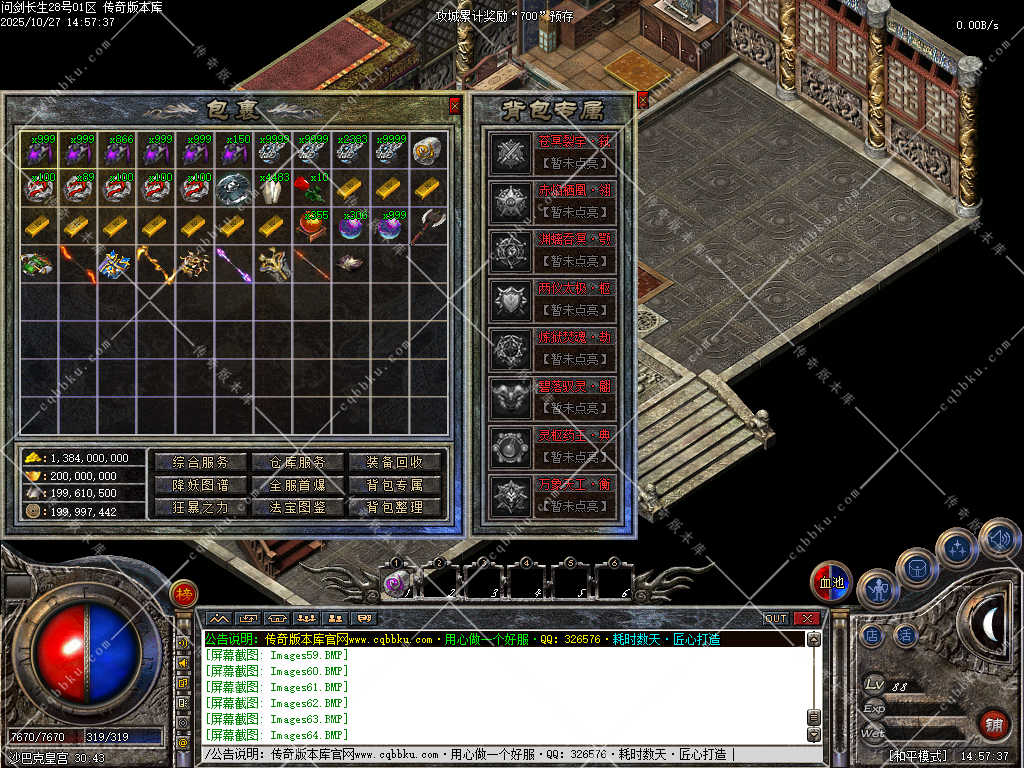This screenshot has height=768, width=1024.
Task: Select the 全服首爆 button
Action: (x=297, y=485)
